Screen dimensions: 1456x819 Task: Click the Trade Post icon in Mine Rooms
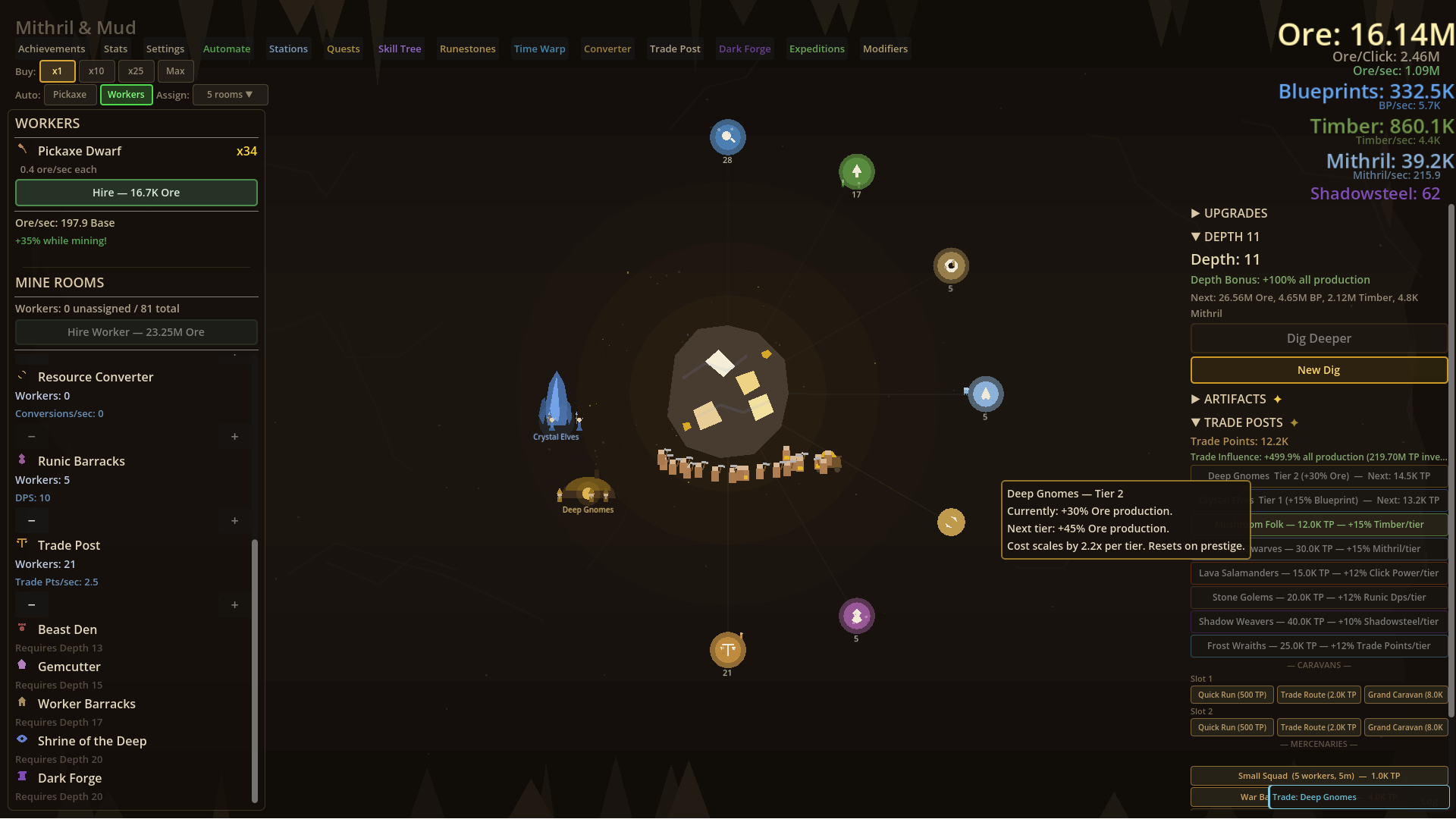coord(21,544)
